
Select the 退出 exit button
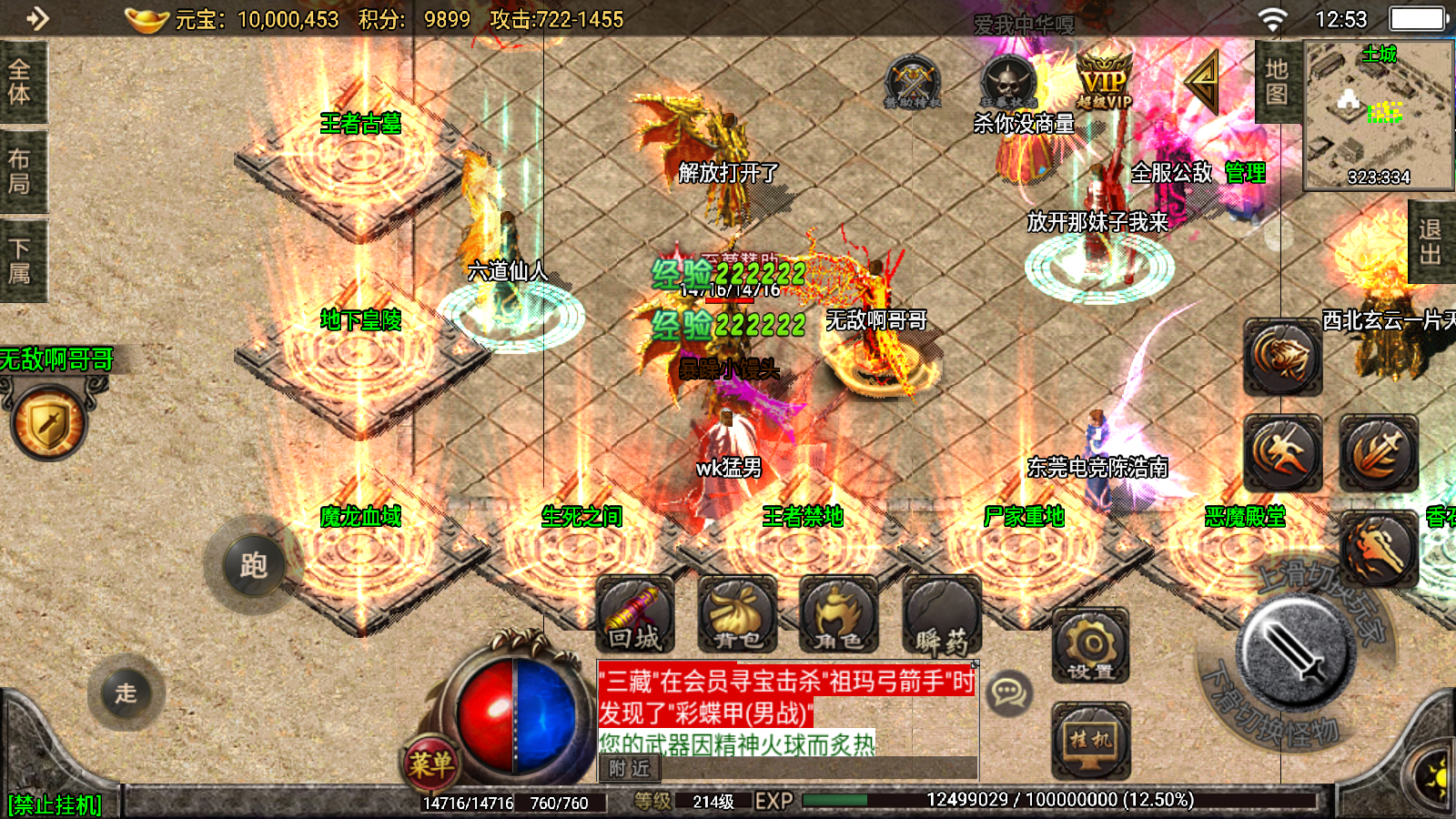1431,242
